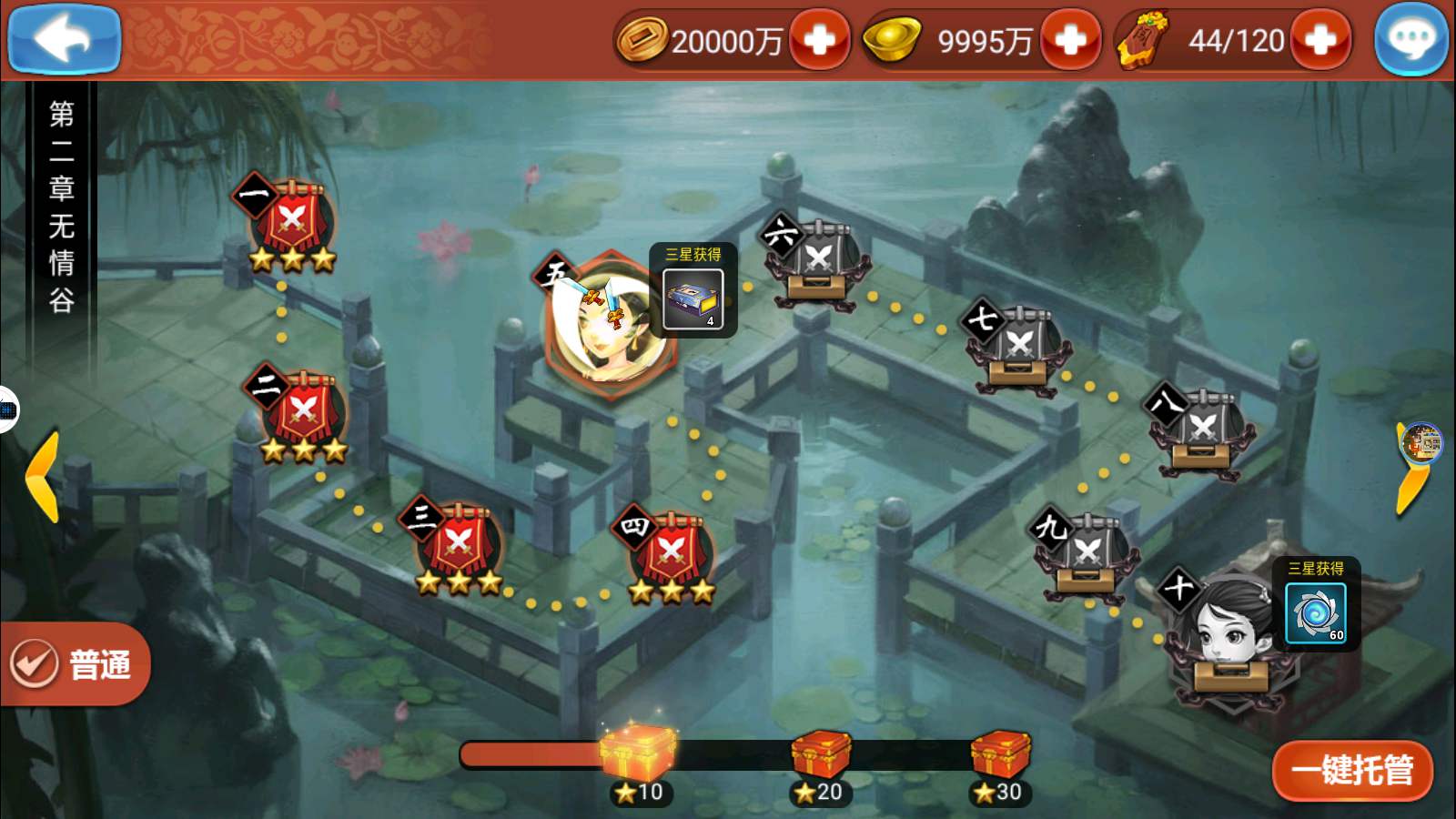The width and height of the screenshot is (1456, 819).
Task: Activate 一键托管 auto-play button
Action: (x=1352, y=771)
